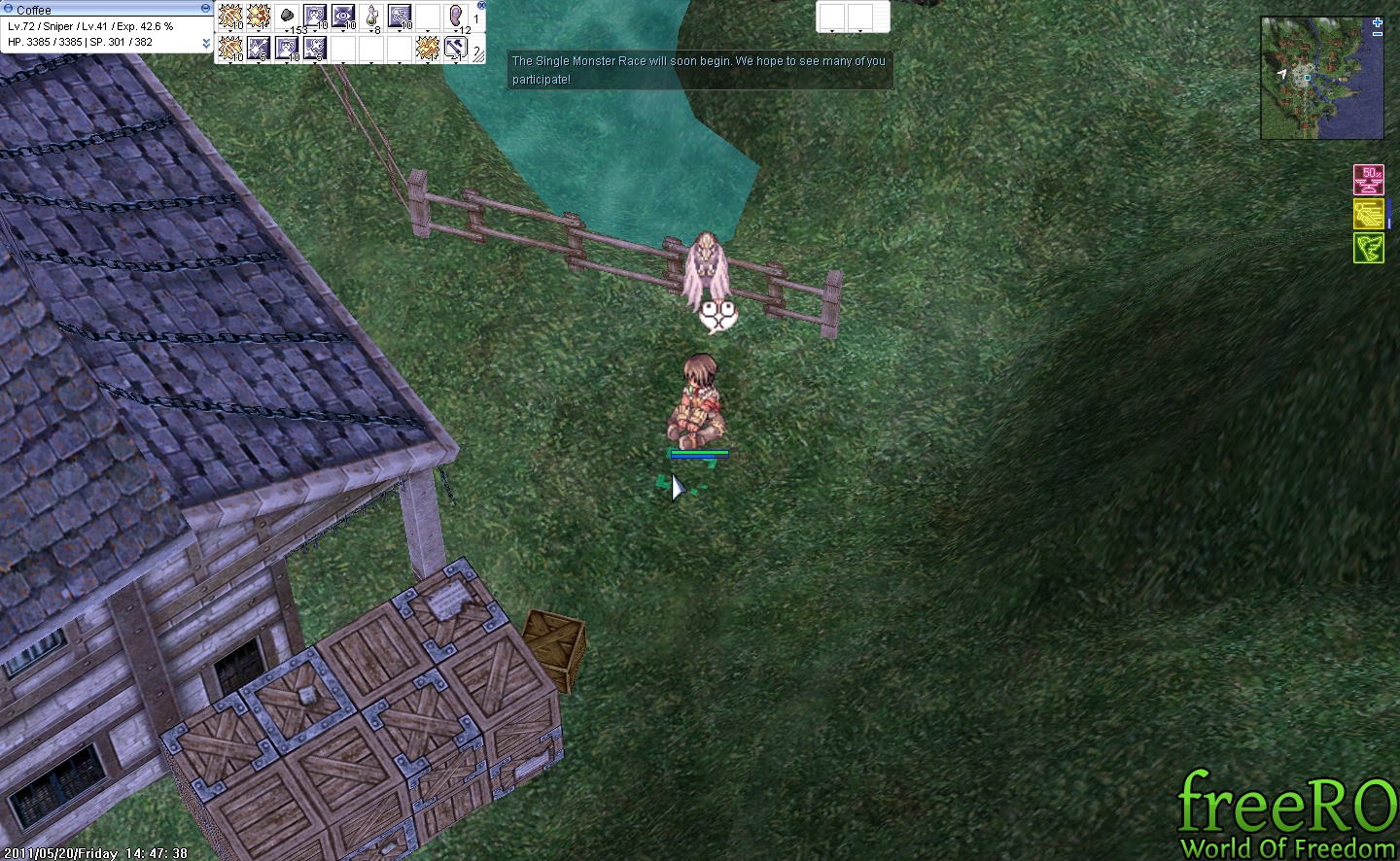Image resolution: width=1400 pixels, height=861 pixels.
Task: Expand the Coffee basic info window arrows
Action: (206, 44)
